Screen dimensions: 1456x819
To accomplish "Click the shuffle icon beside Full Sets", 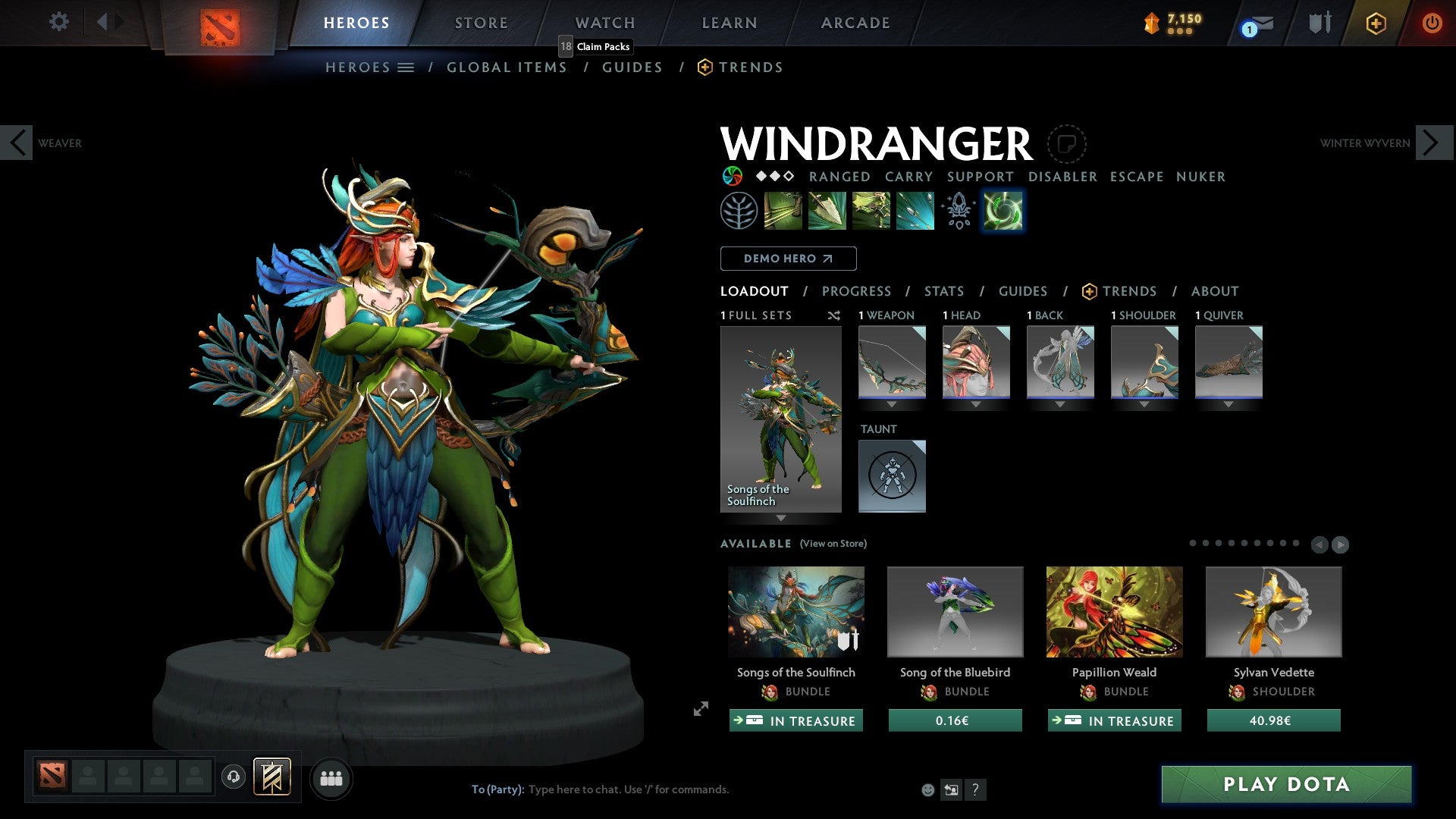I will (x=834, y=315).
